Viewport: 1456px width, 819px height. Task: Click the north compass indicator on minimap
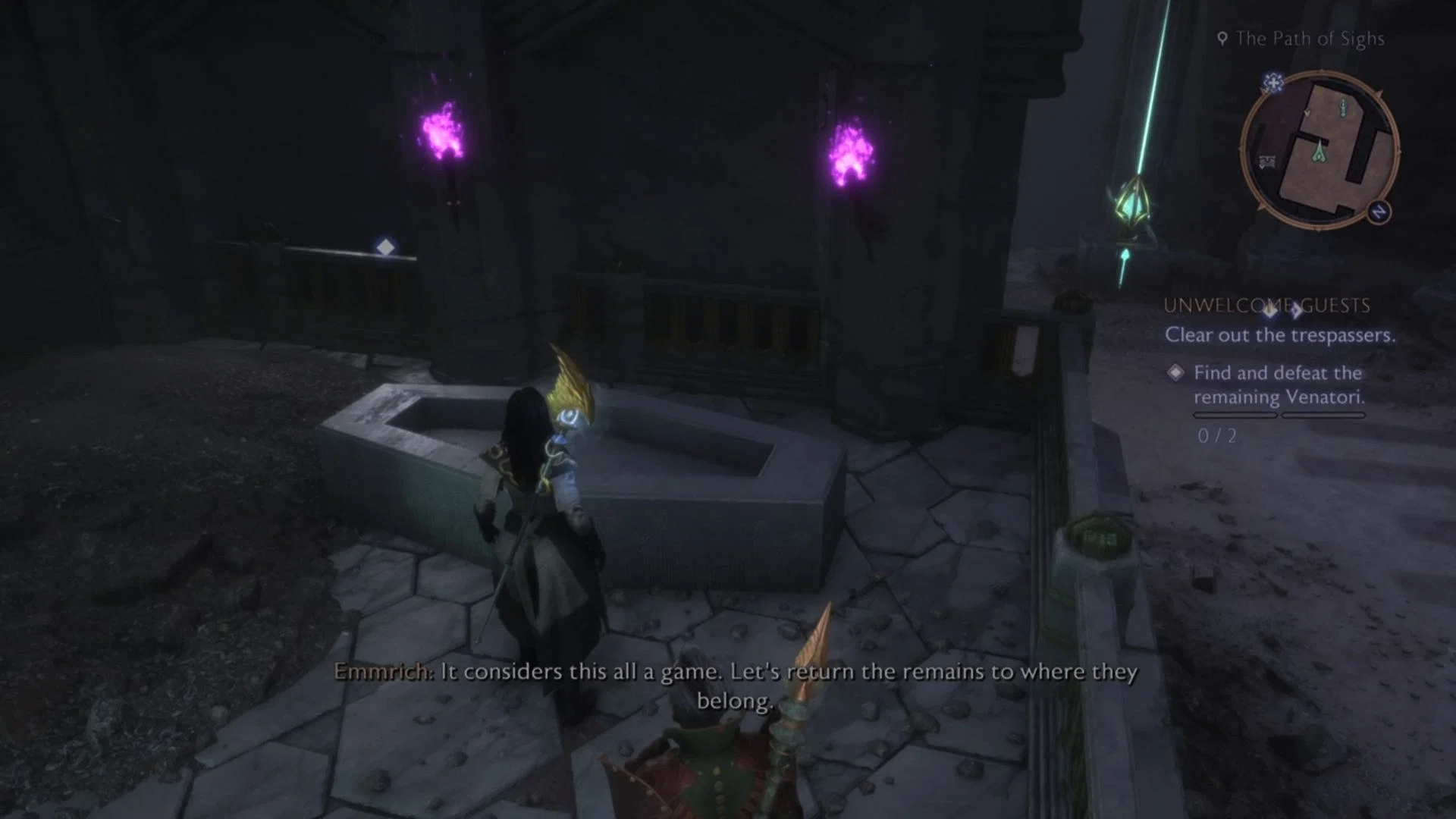(x=1379, y=212)
